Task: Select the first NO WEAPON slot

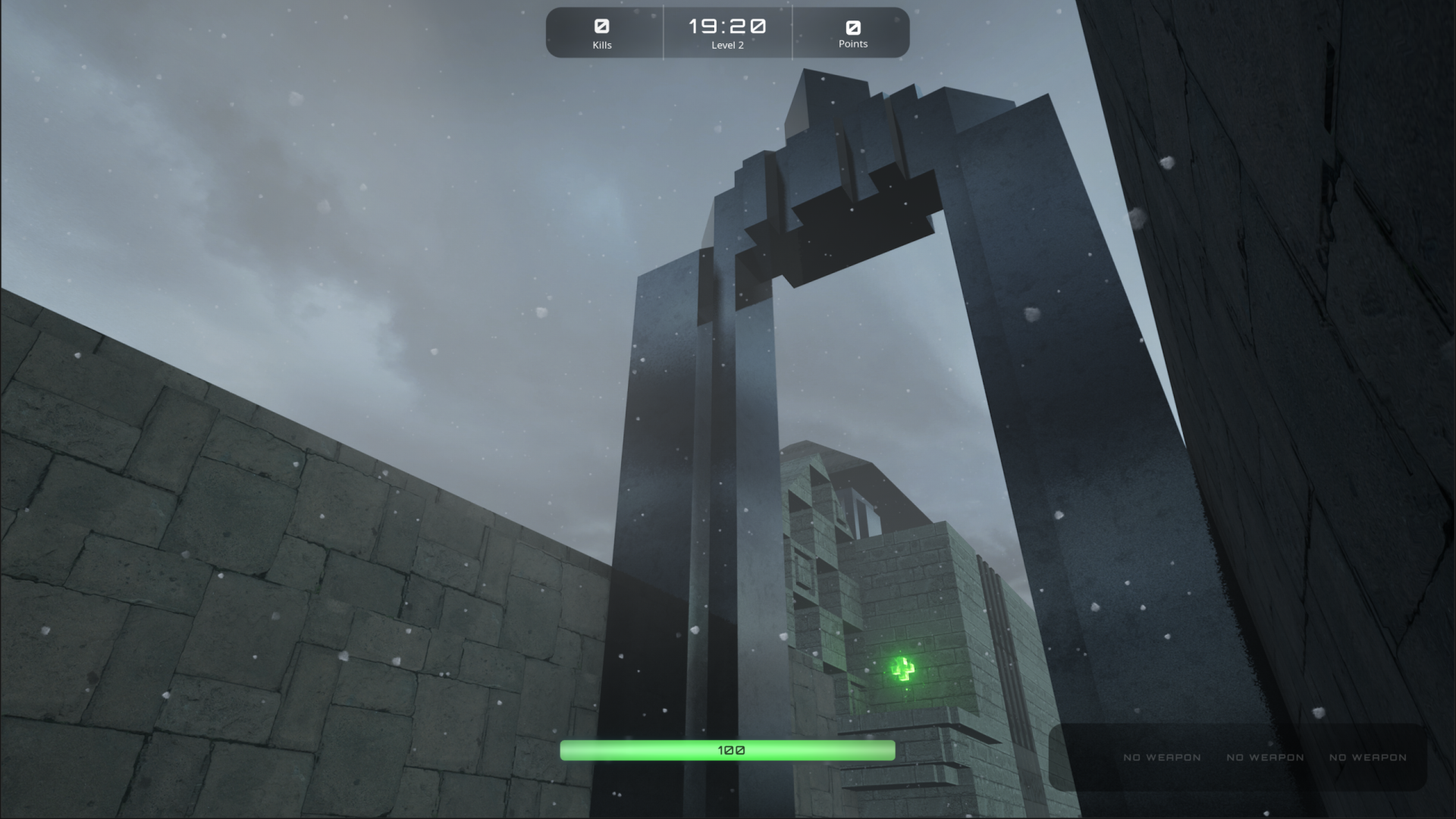Action: coord(1162,757)
